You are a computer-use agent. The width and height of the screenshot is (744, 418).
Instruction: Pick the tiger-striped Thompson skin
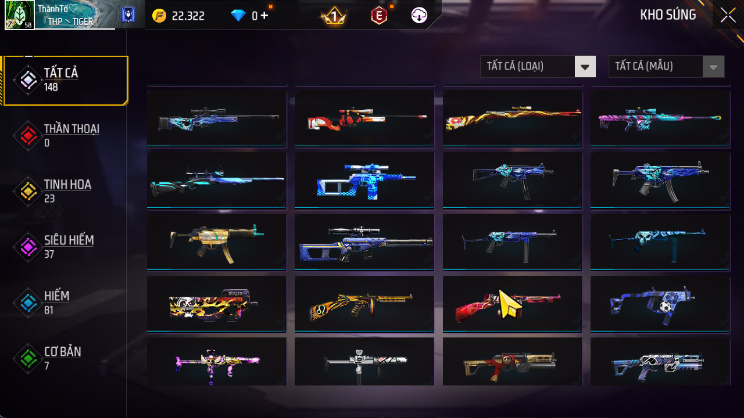(x=365, y=304)
